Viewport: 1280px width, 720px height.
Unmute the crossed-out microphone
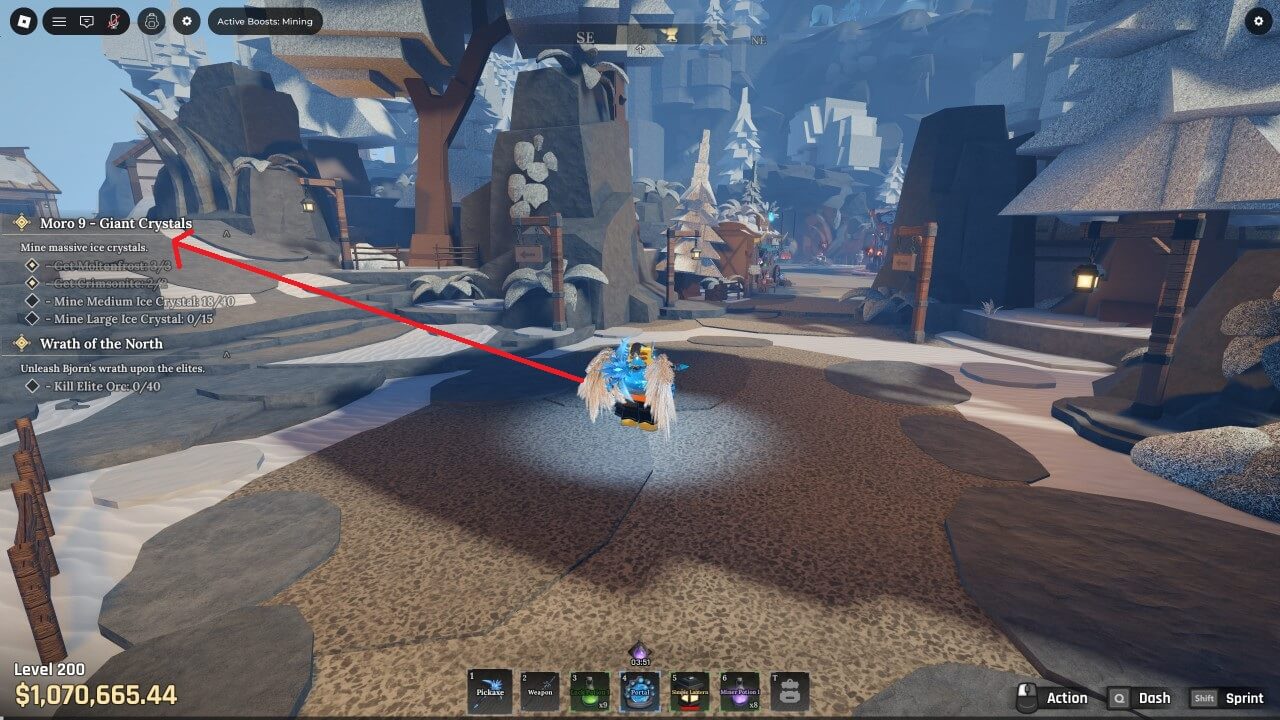click(x=113, y=21)
